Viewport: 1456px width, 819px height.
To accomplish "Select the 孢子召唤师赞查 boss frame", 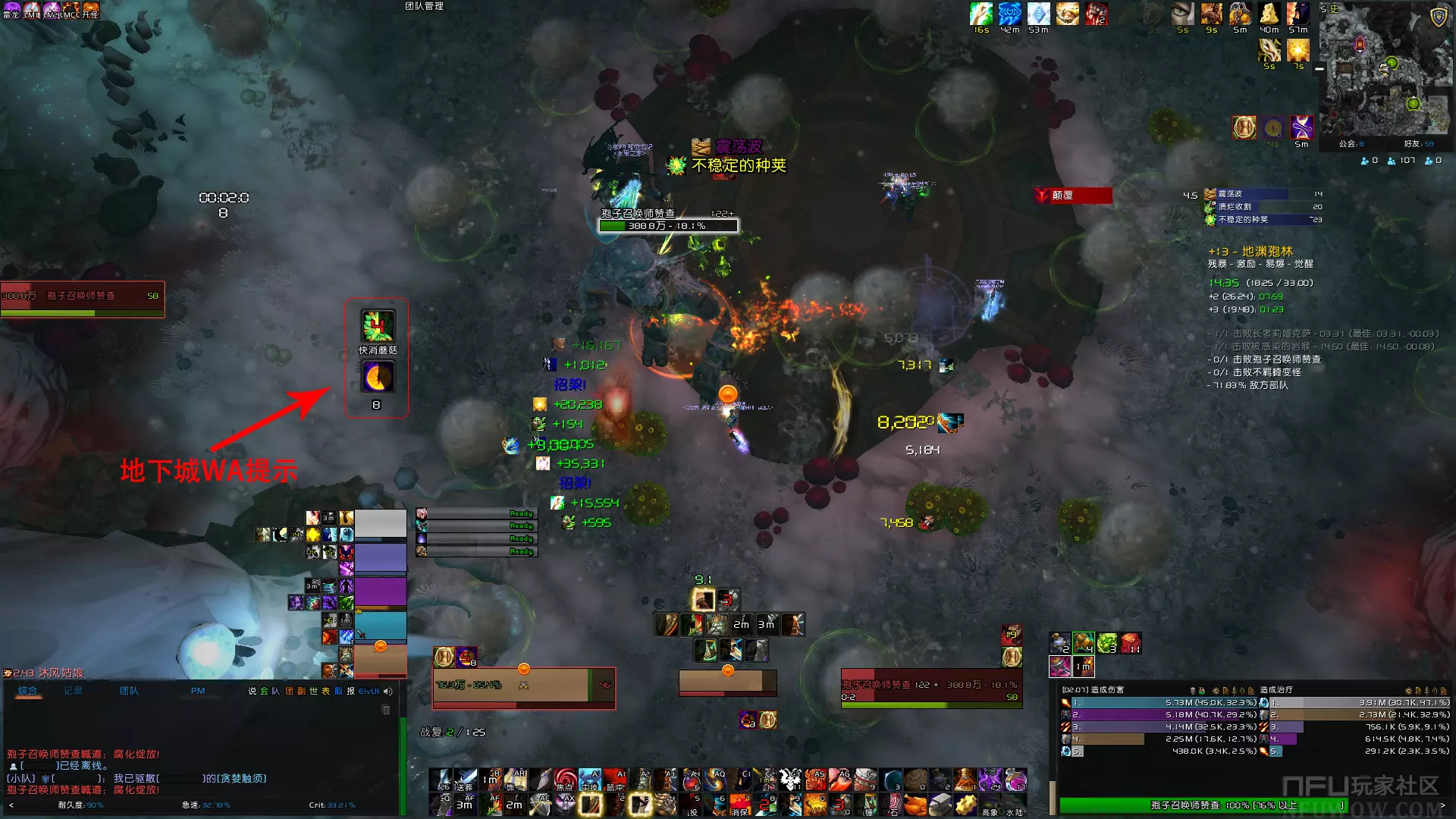I will [x=82, y=299].
